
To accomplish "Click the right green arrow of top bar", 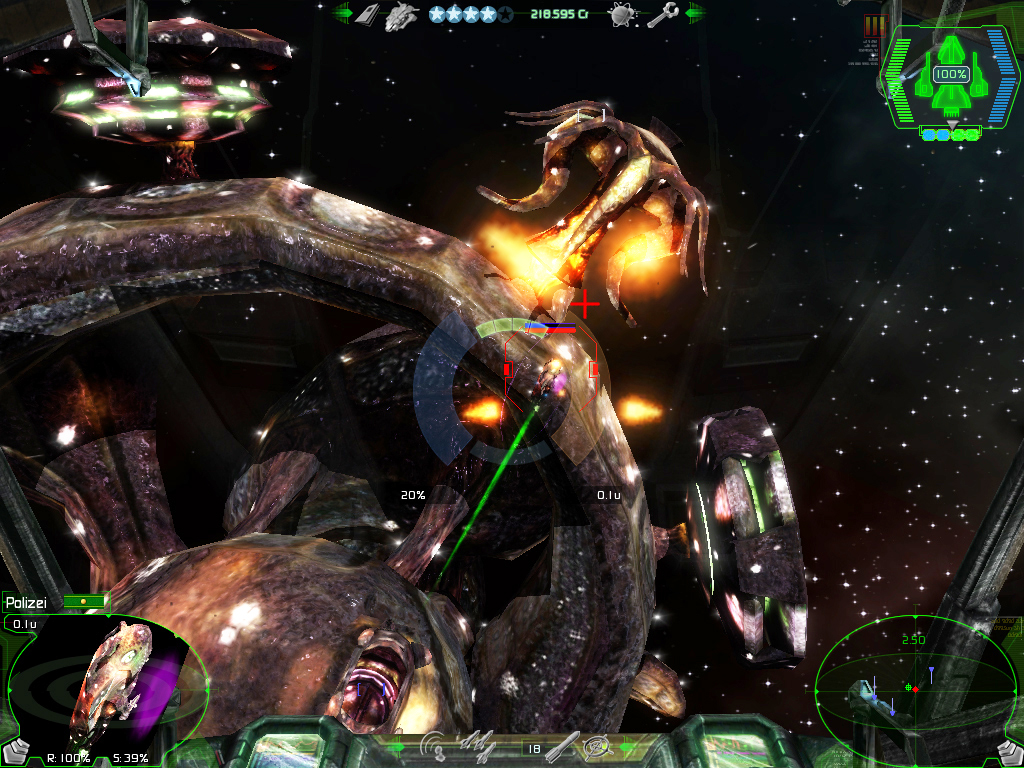I will tap(695, 14).
